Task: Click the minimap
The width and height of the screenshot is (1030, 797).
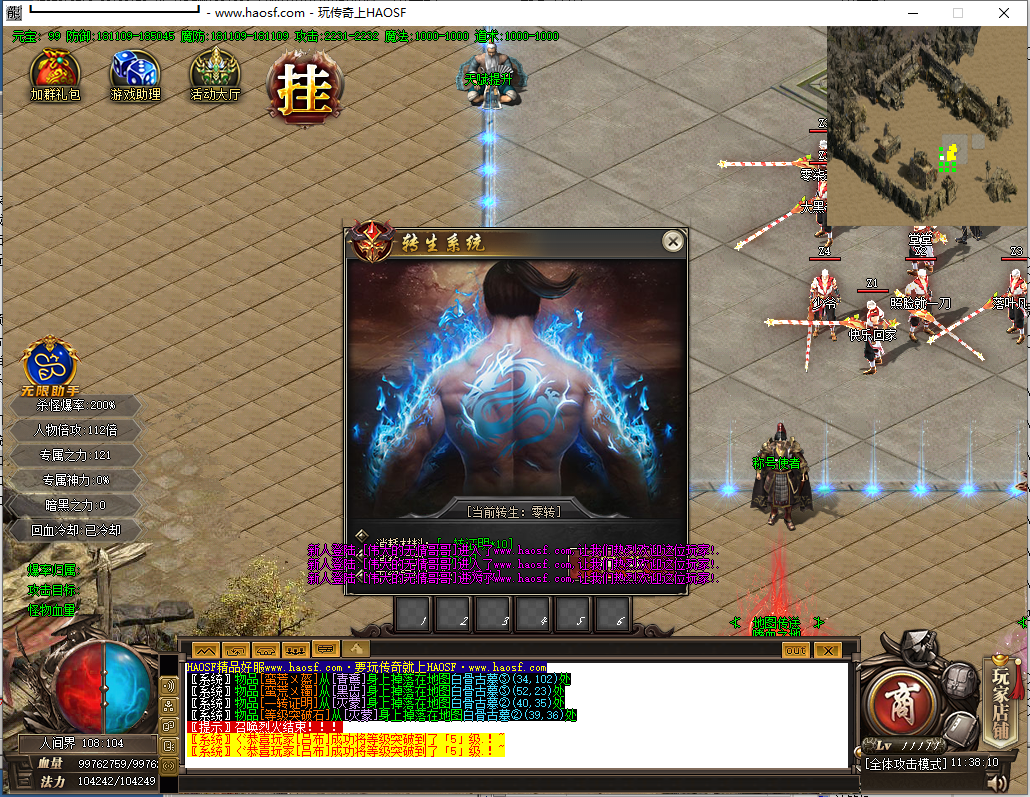Action: (927, 125)
